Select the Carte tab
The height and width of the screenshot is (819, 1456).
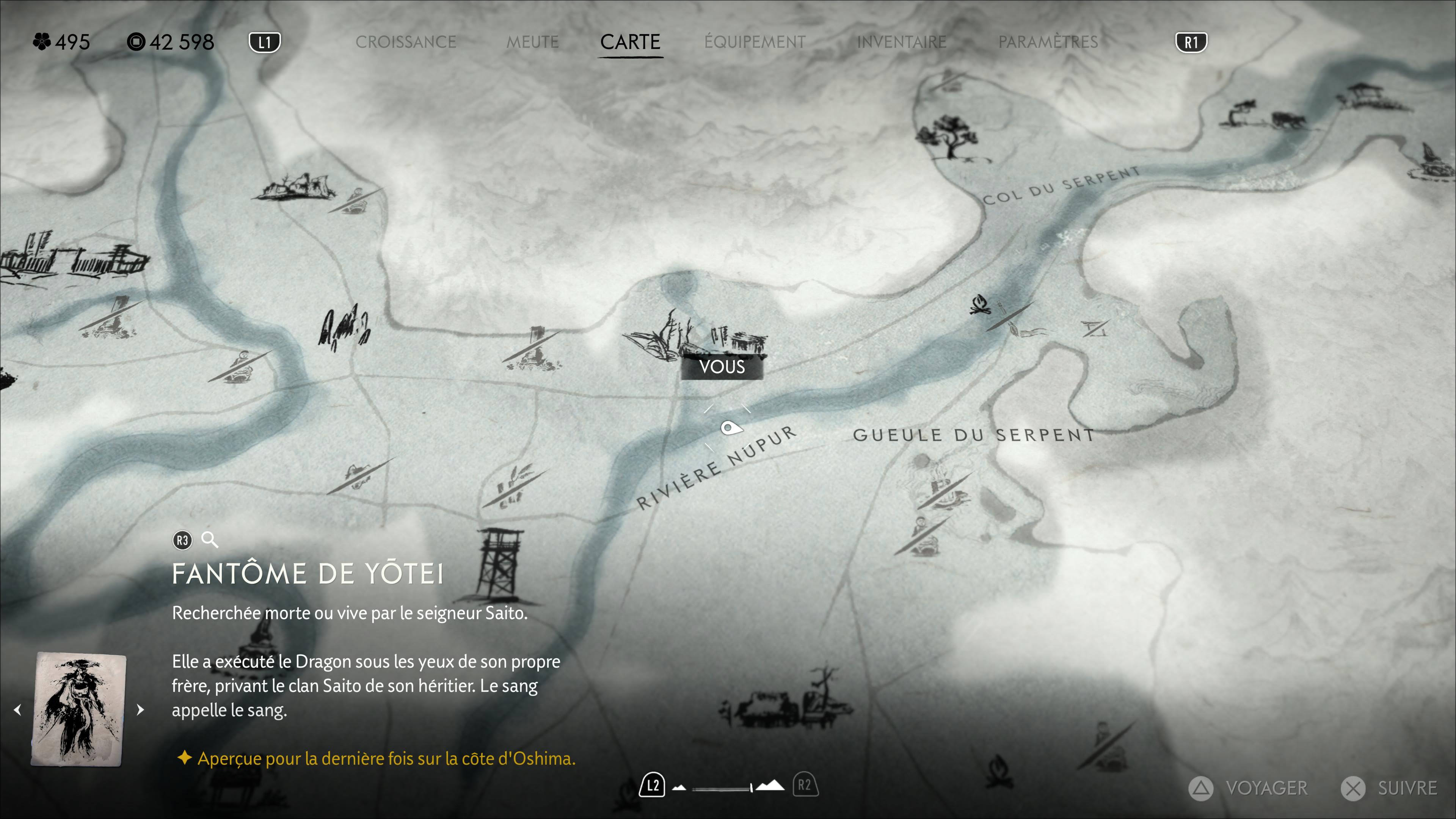point(630,42)
